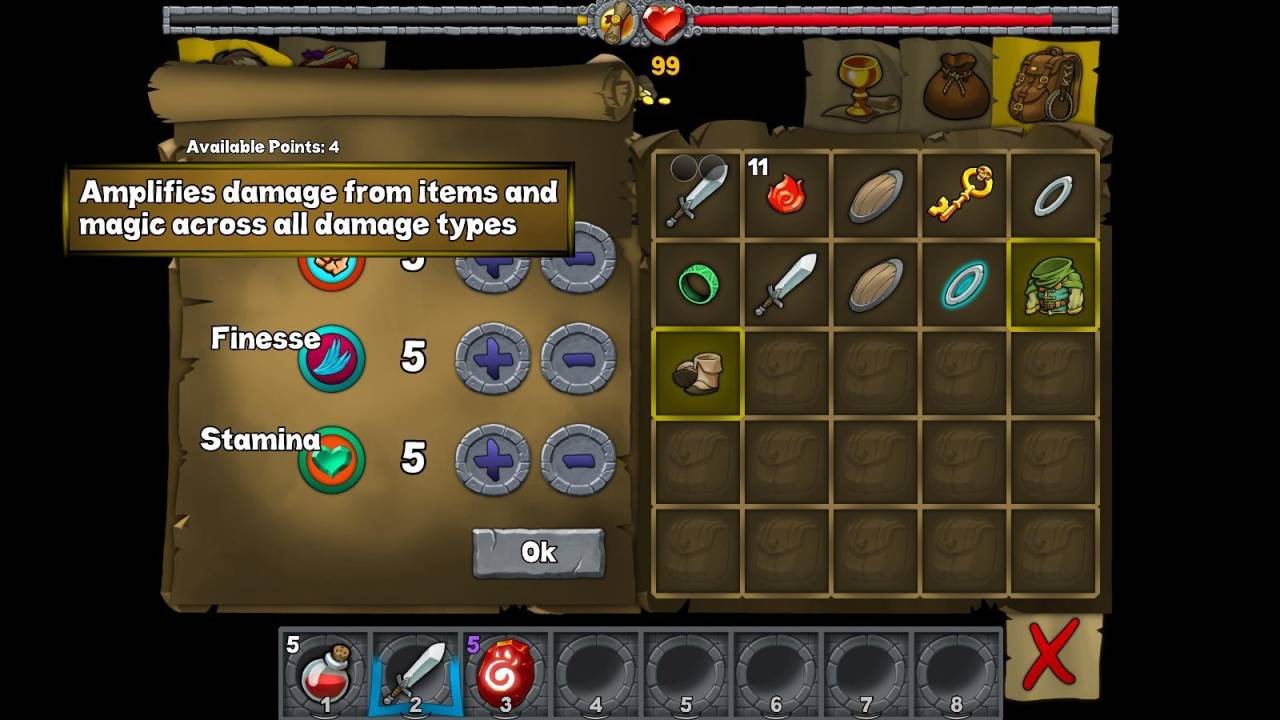The image size is (1280, 720).
Task: Confirm stat points with Ok button
Action: [538, 552]
